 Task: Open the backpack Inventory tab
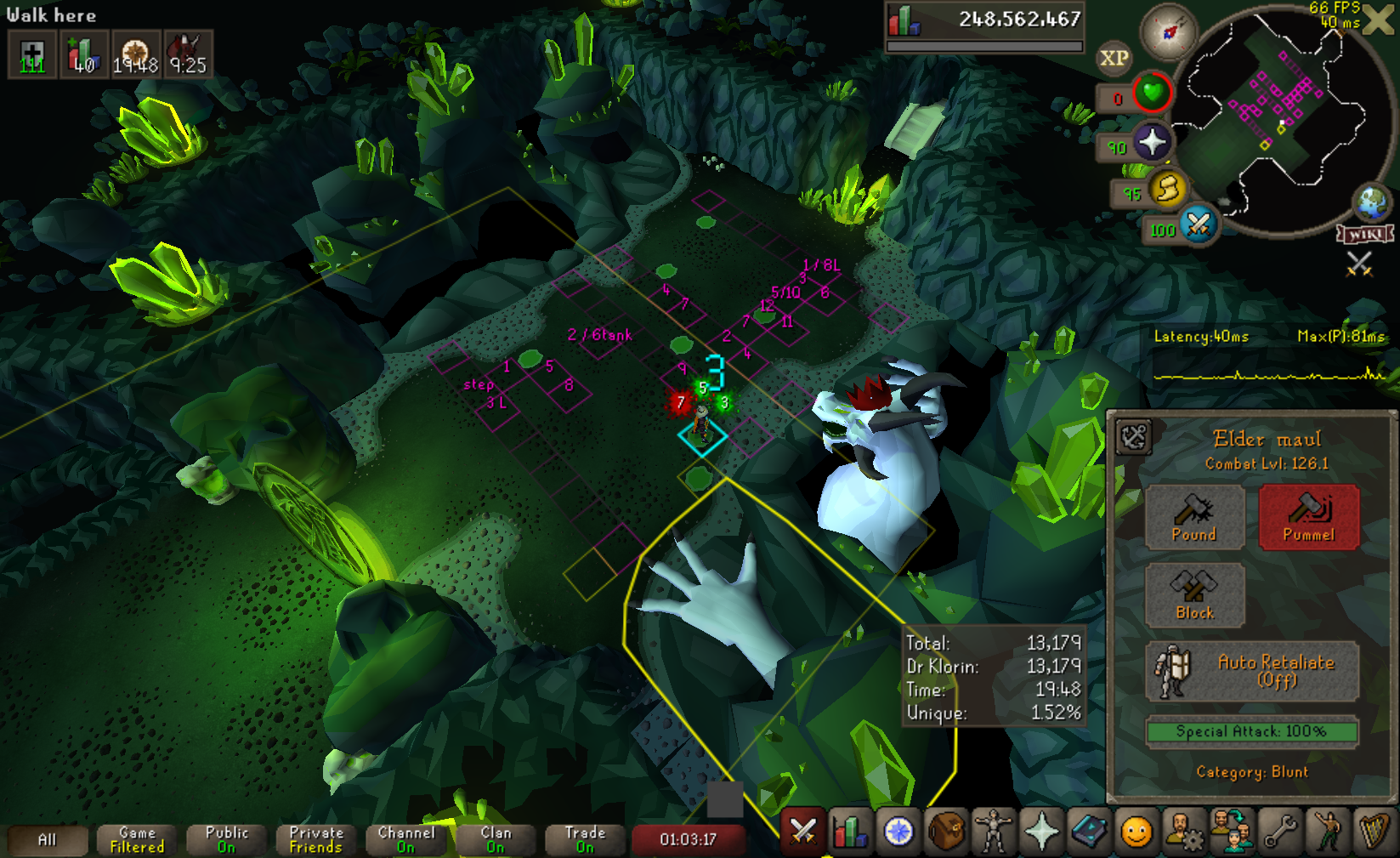pyautogui.click(x=946, y=832)
